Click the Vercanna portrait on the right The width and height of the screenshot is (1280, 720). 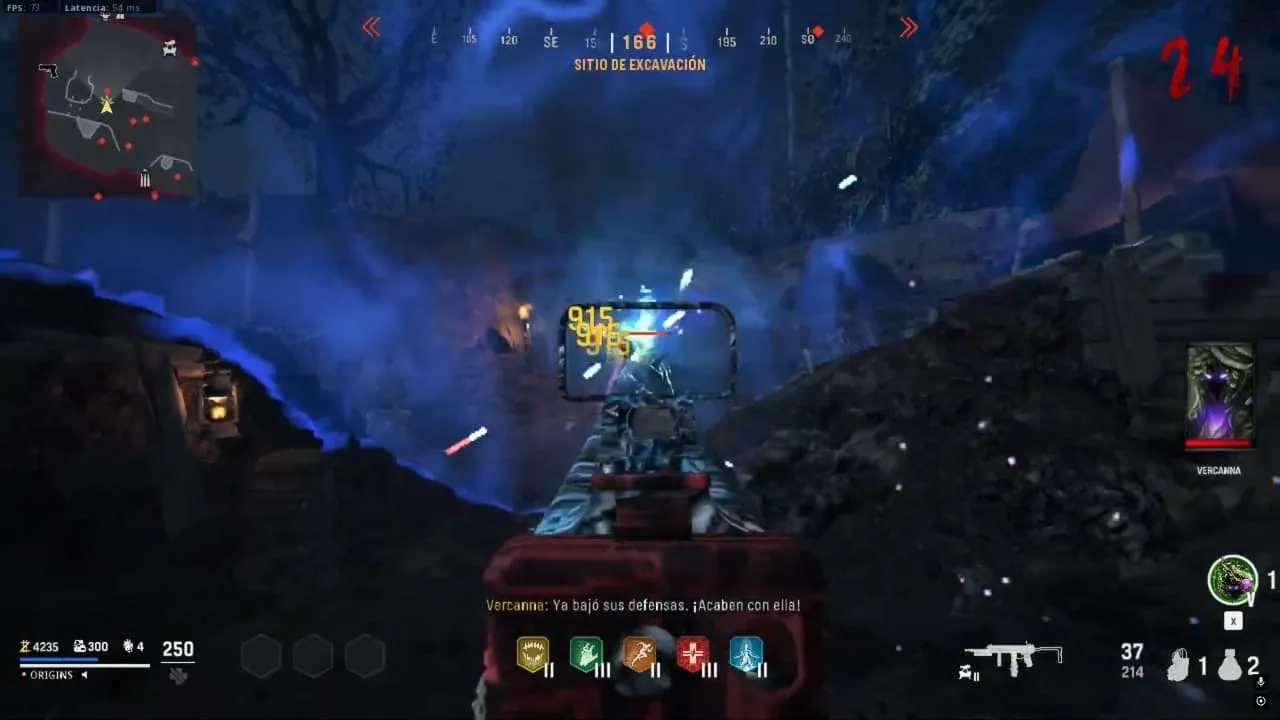tap(1219, 394)
